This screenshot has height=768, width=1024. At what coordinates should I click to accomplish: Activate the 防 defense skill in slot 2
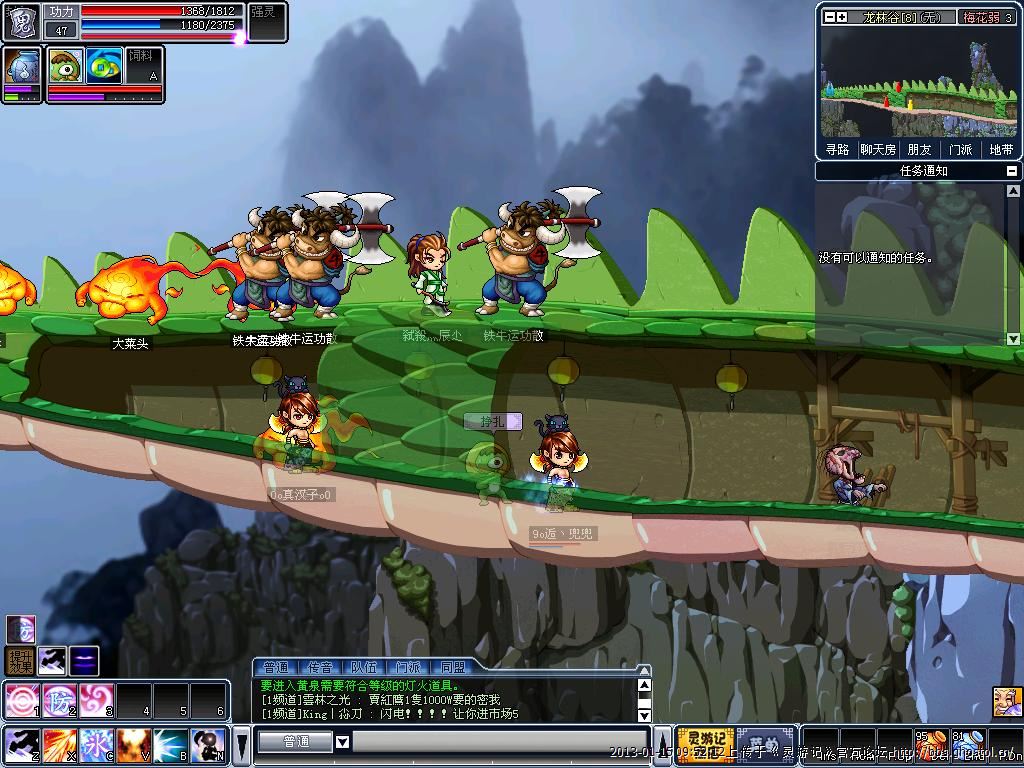[59, 699]
